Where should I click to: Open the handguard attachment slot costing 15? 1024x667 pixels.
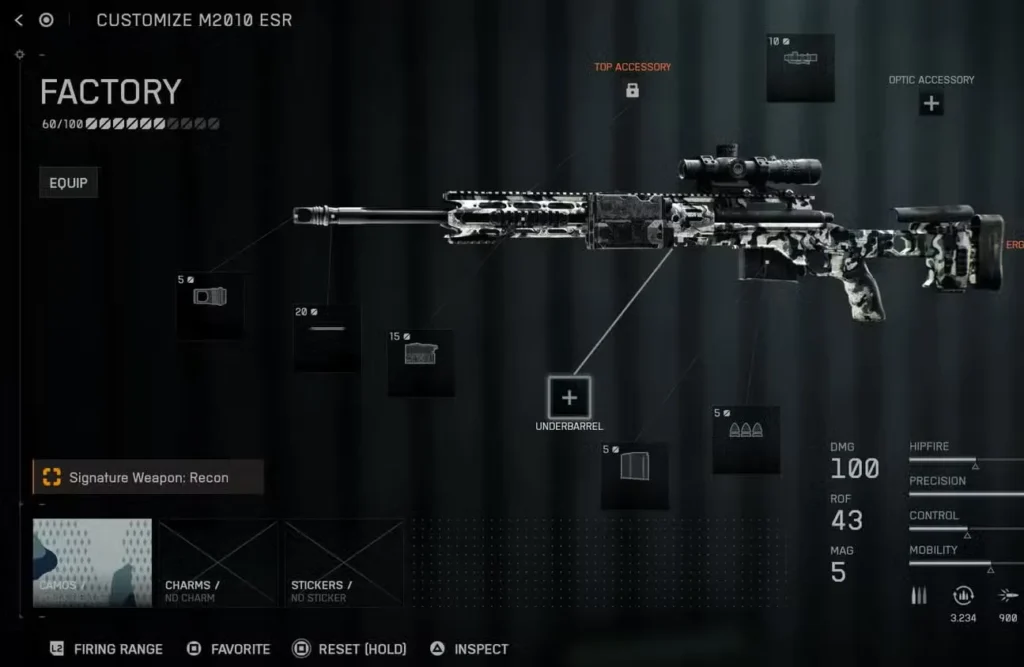tap(420, 362)
